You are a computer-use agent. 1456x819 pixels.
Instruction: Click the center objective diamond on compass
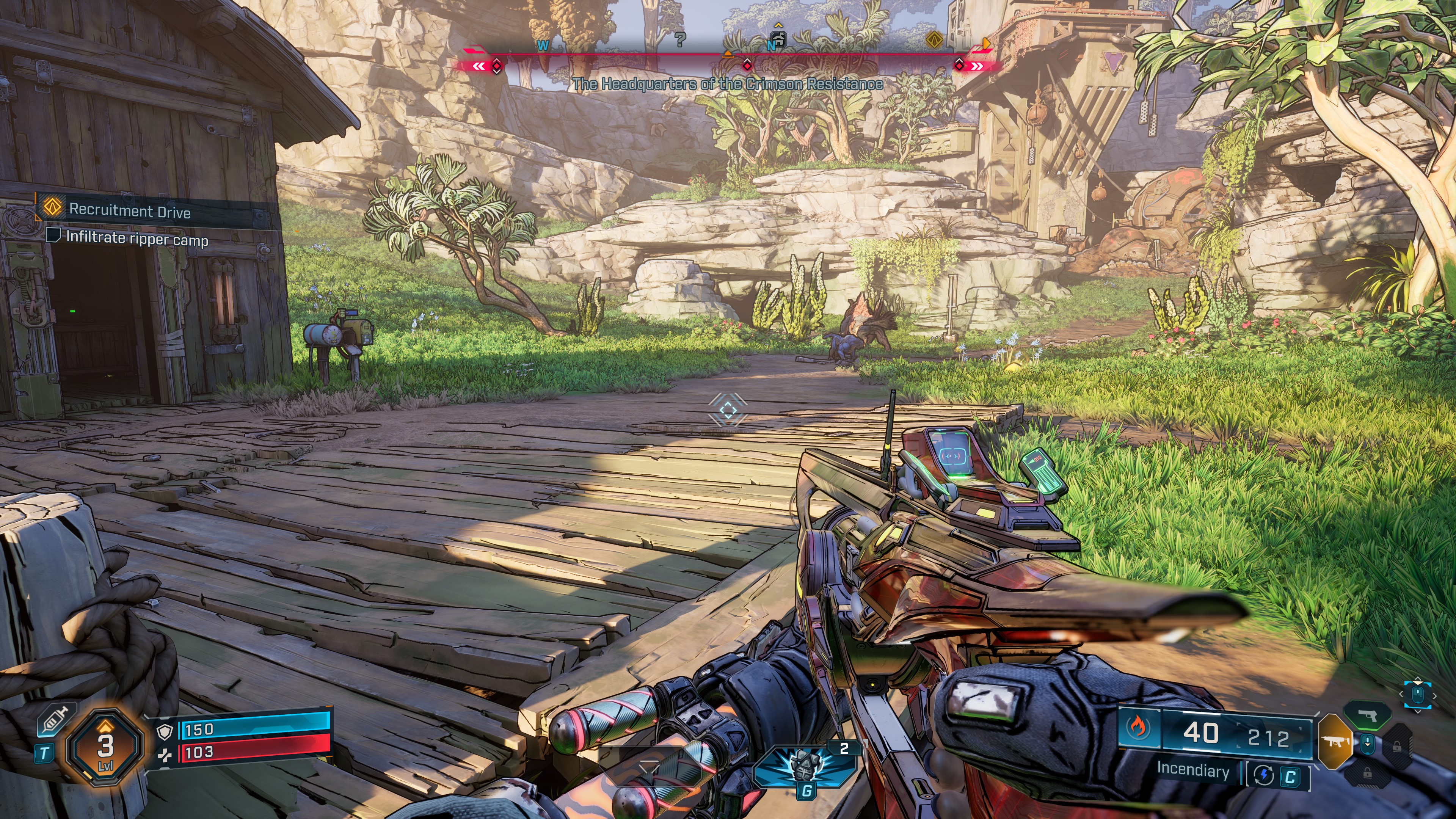pos(747,67)
